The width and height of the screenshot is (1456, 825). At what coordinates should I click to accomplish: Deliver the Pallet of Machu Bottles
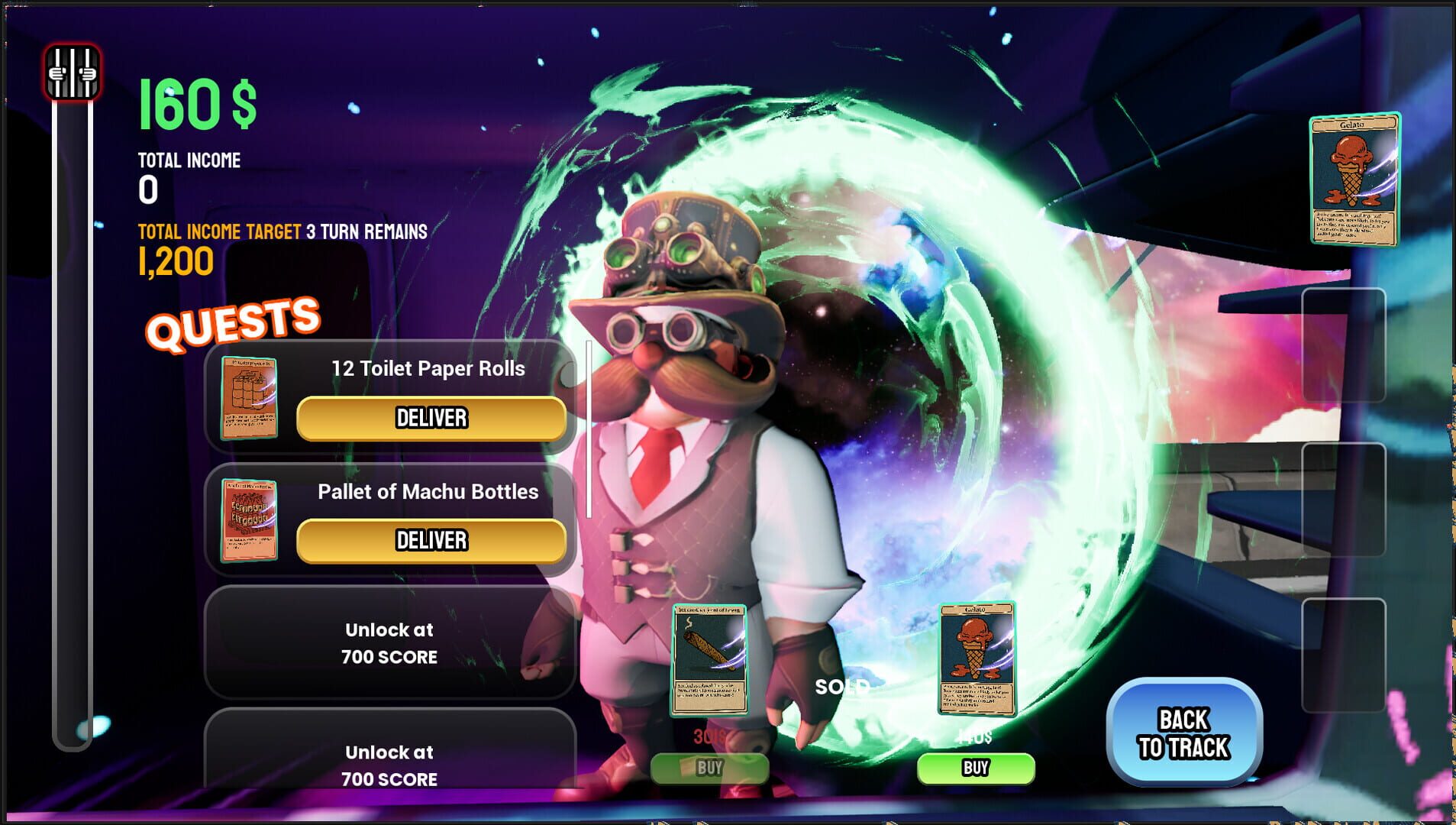click(431, 541)
